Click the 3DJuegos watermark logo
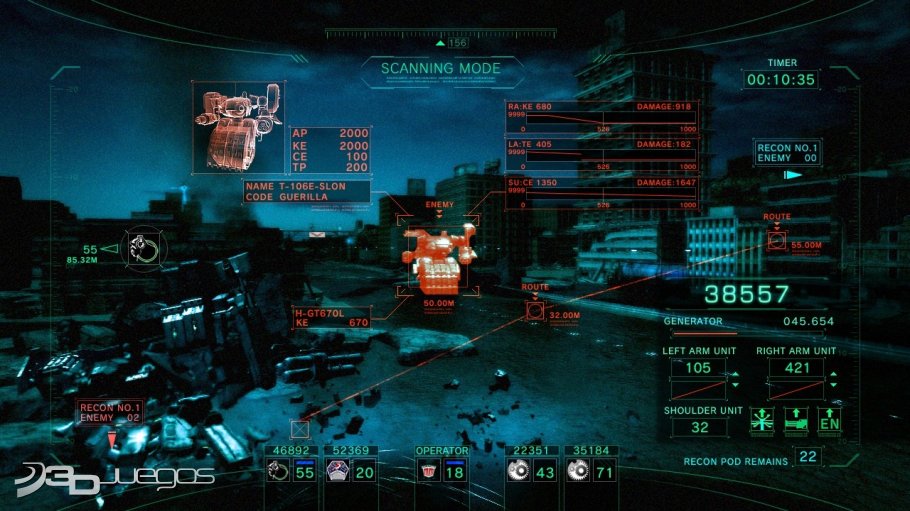910x511 pixels. tap(115, 476)
